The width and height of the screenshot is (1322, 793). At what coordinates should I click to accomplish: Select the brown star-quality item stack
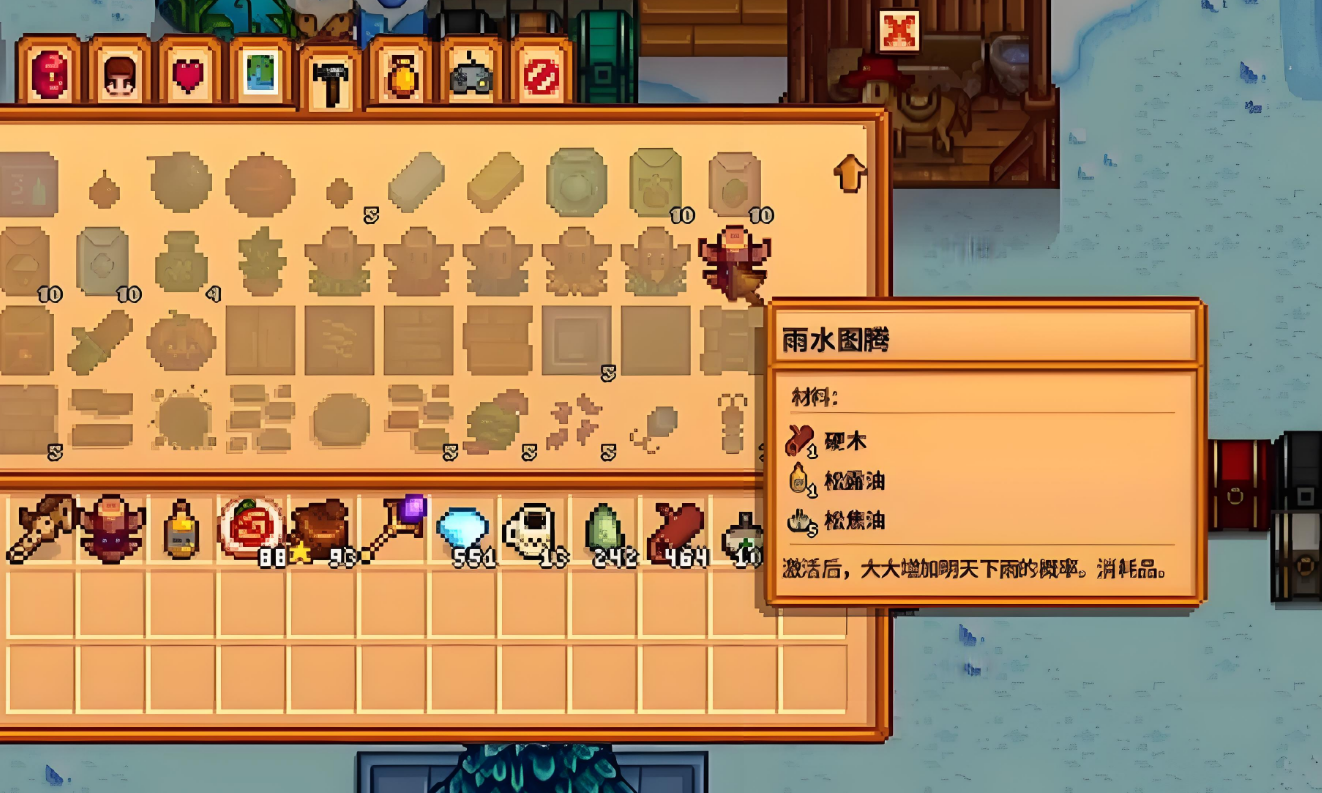coord(321,528)
